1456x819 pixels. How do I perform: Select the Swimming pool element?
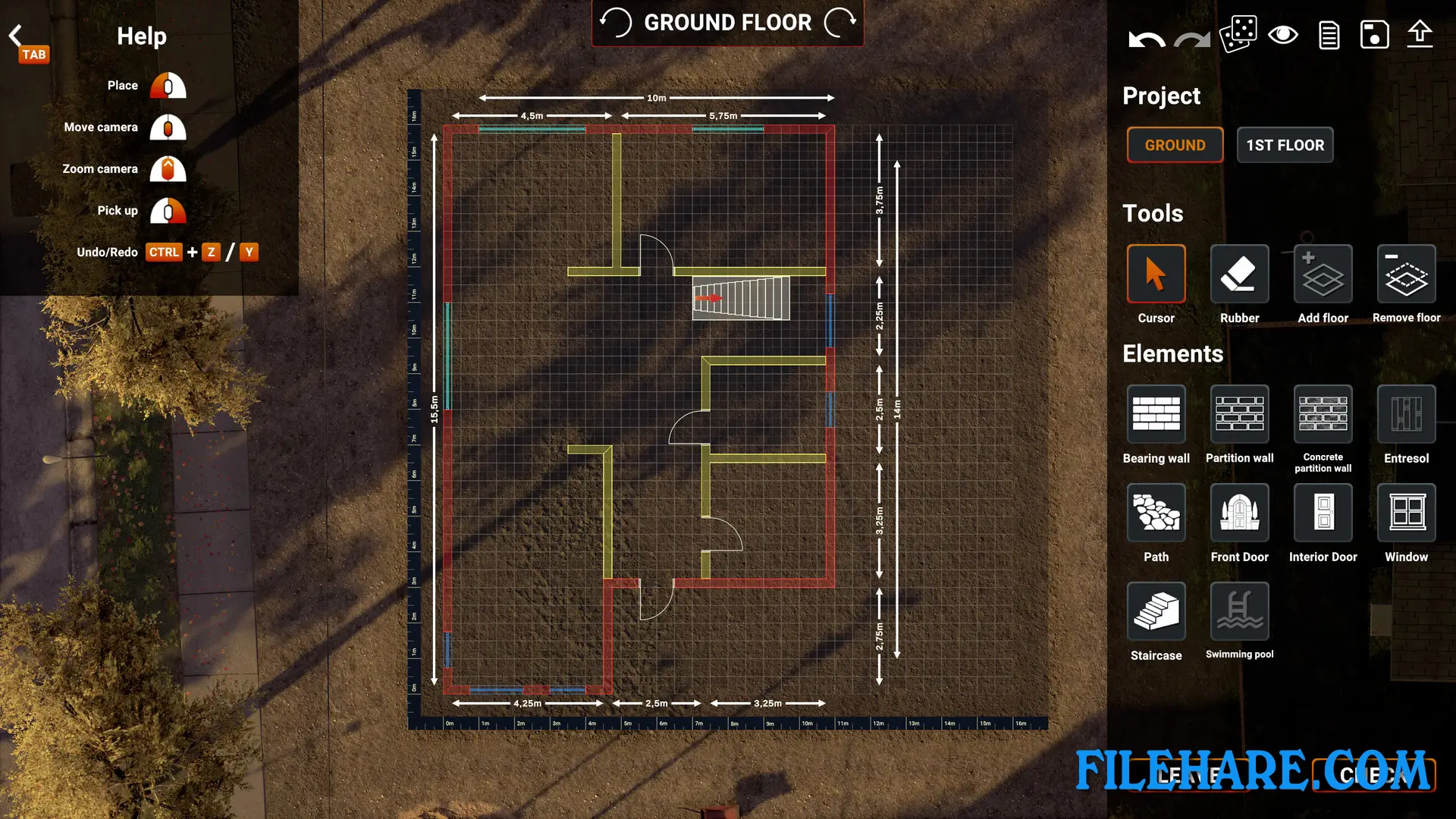[x=1239, y=610]
